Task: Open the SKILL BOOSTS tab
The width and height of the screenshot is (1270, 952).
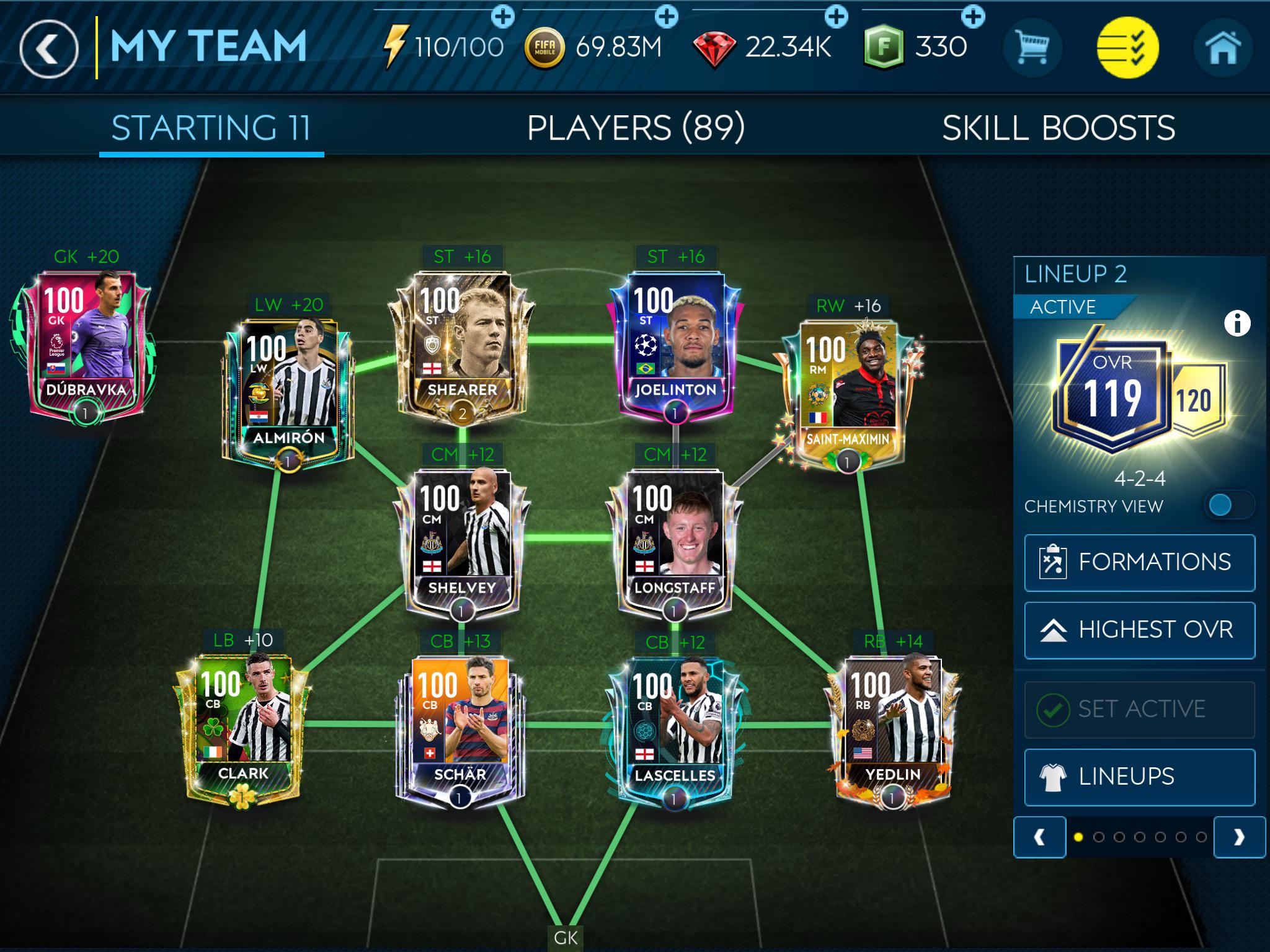Action: click(x=1057, y=128)
